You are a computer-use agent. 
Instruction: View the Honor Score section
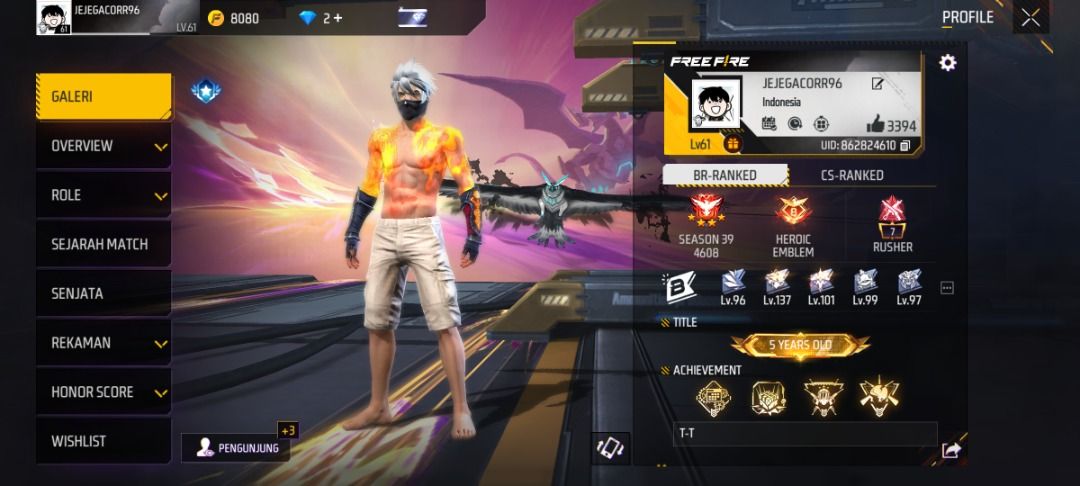tap(103, 392)
